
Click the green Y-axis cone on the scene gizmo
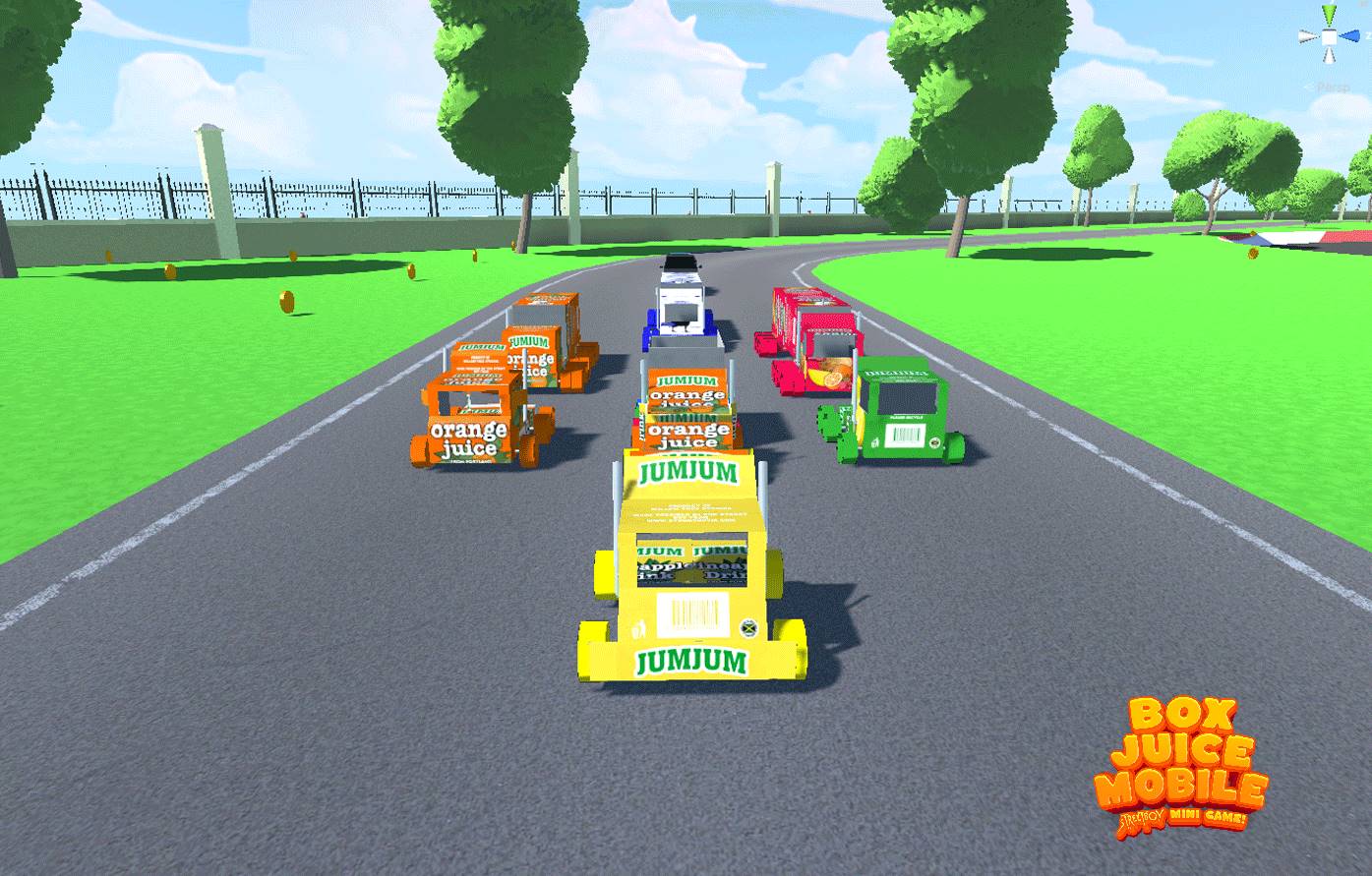pos(1330,16)
